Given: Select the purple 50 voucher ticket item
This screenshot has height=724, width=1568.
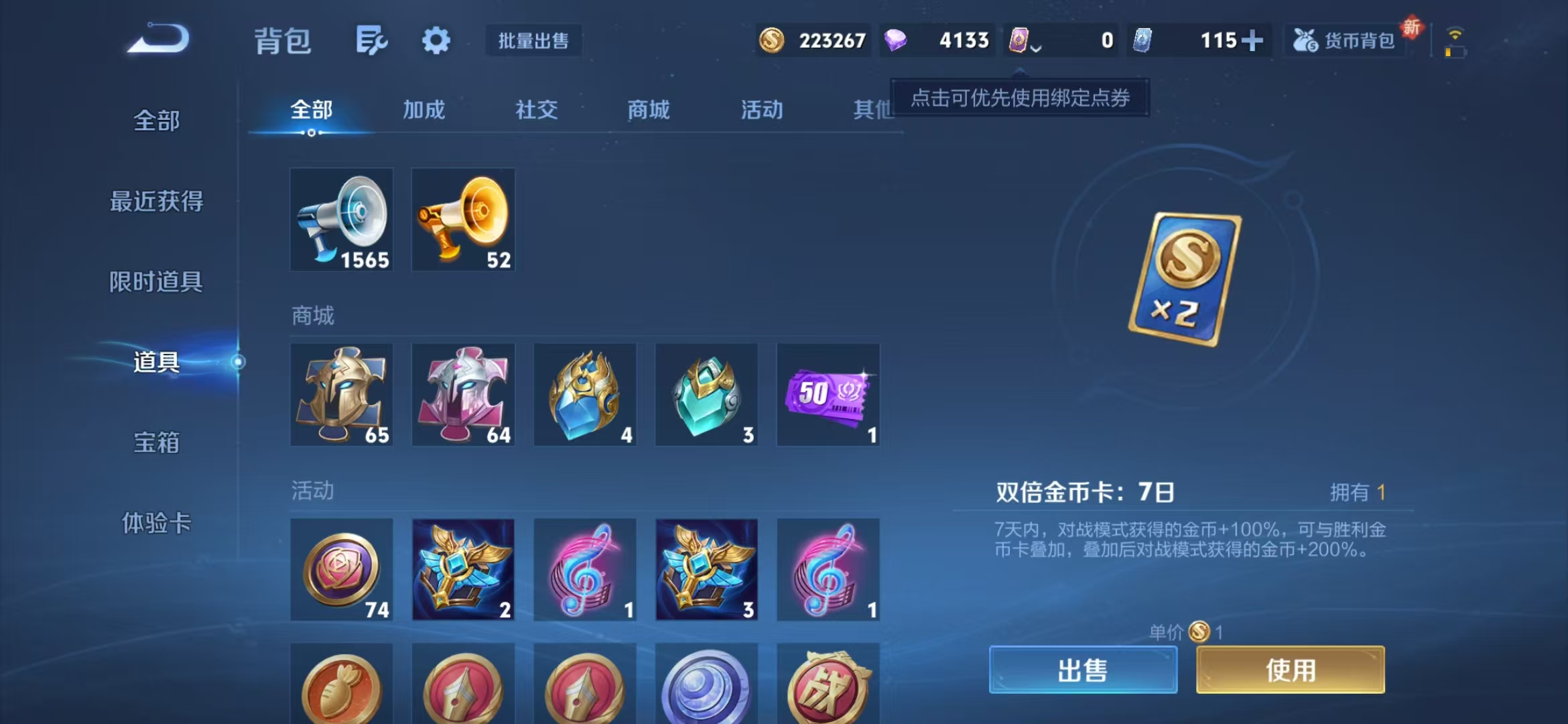Looking at the screenshot, I should [828, 394].
